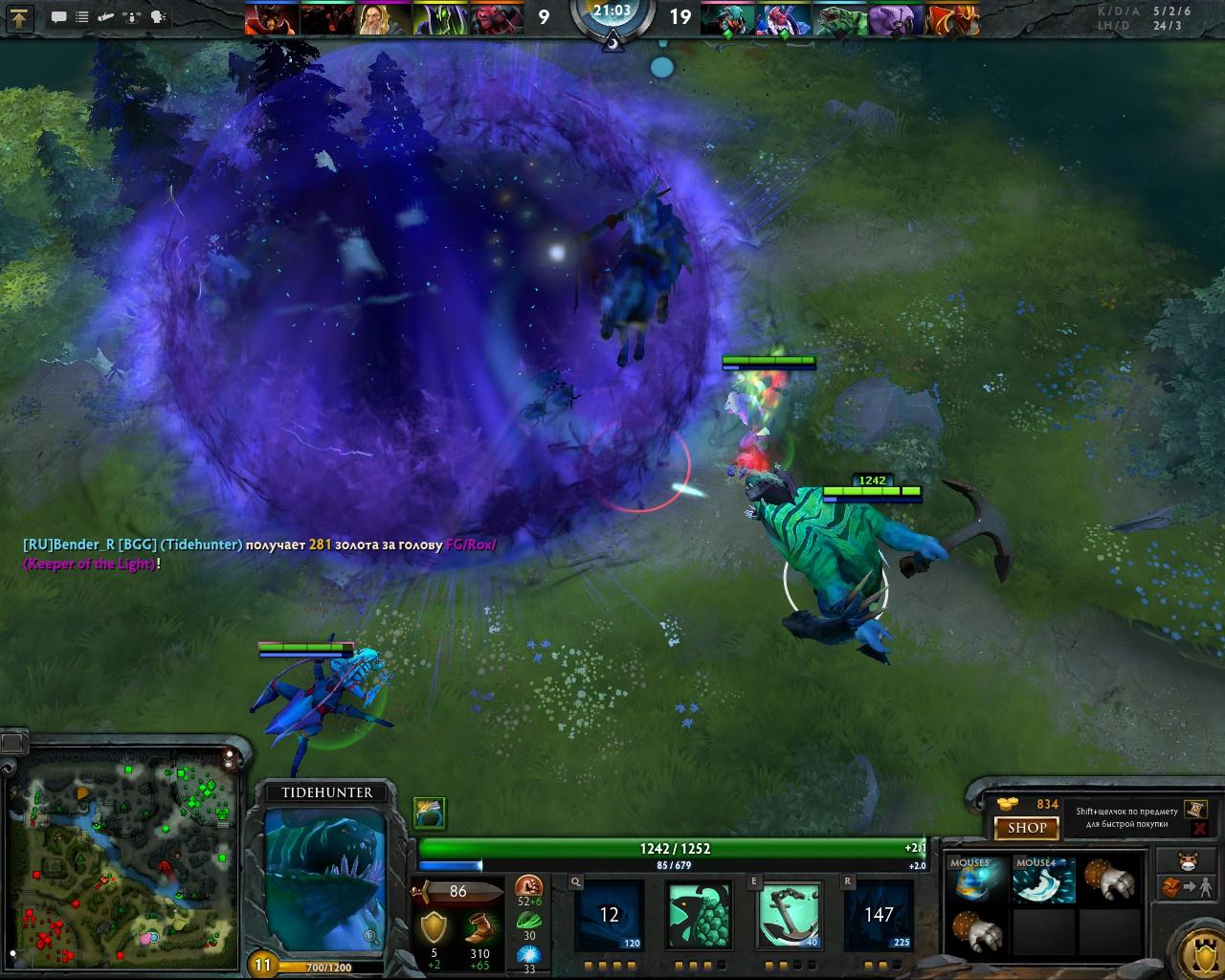Click the courier deliver items button
The image size is (1225, 980).
coord(1187,886)
